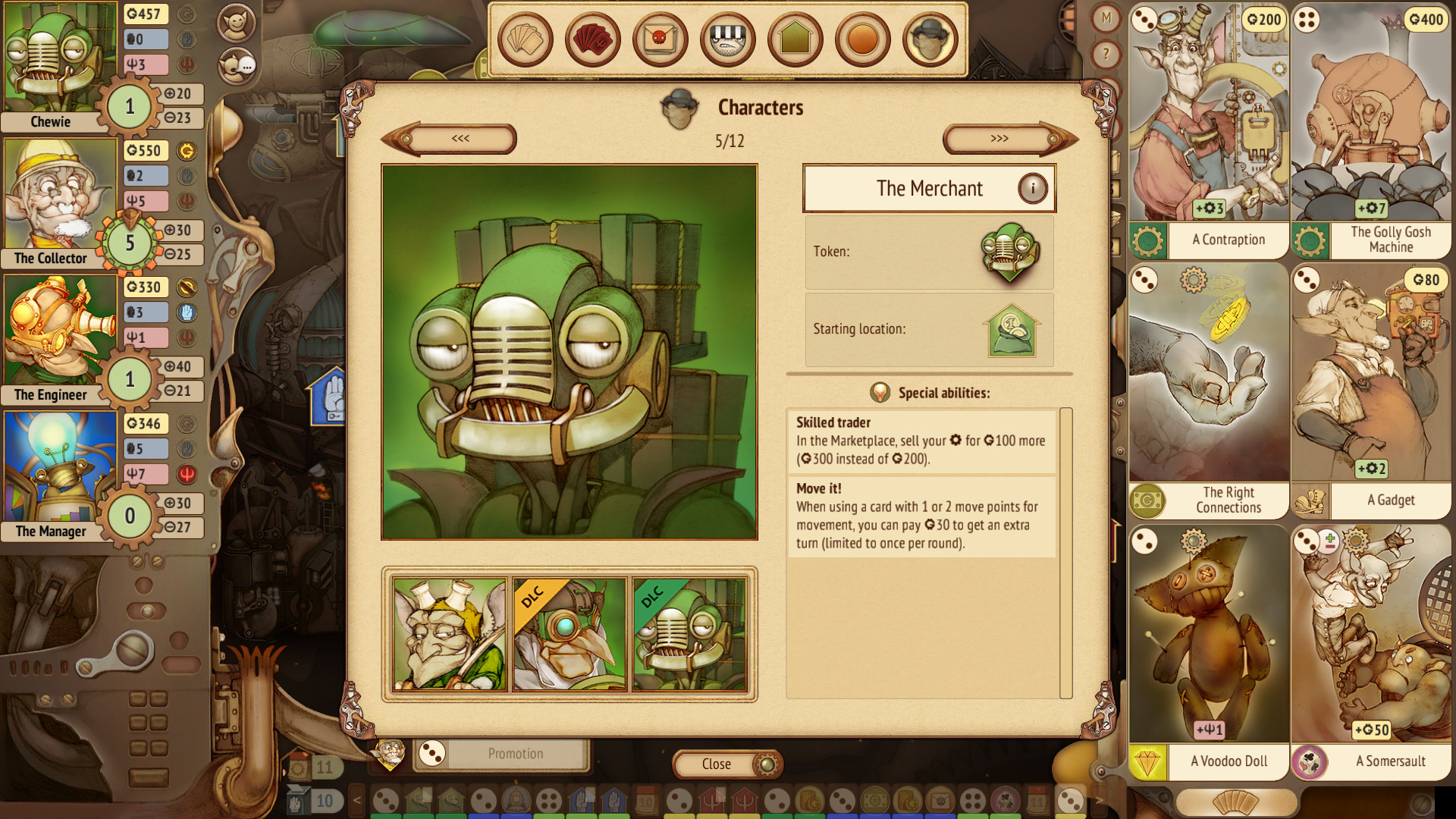1456x819 pixels.
Task: Open the prisoner face help section
Action: tap(726, 39)
